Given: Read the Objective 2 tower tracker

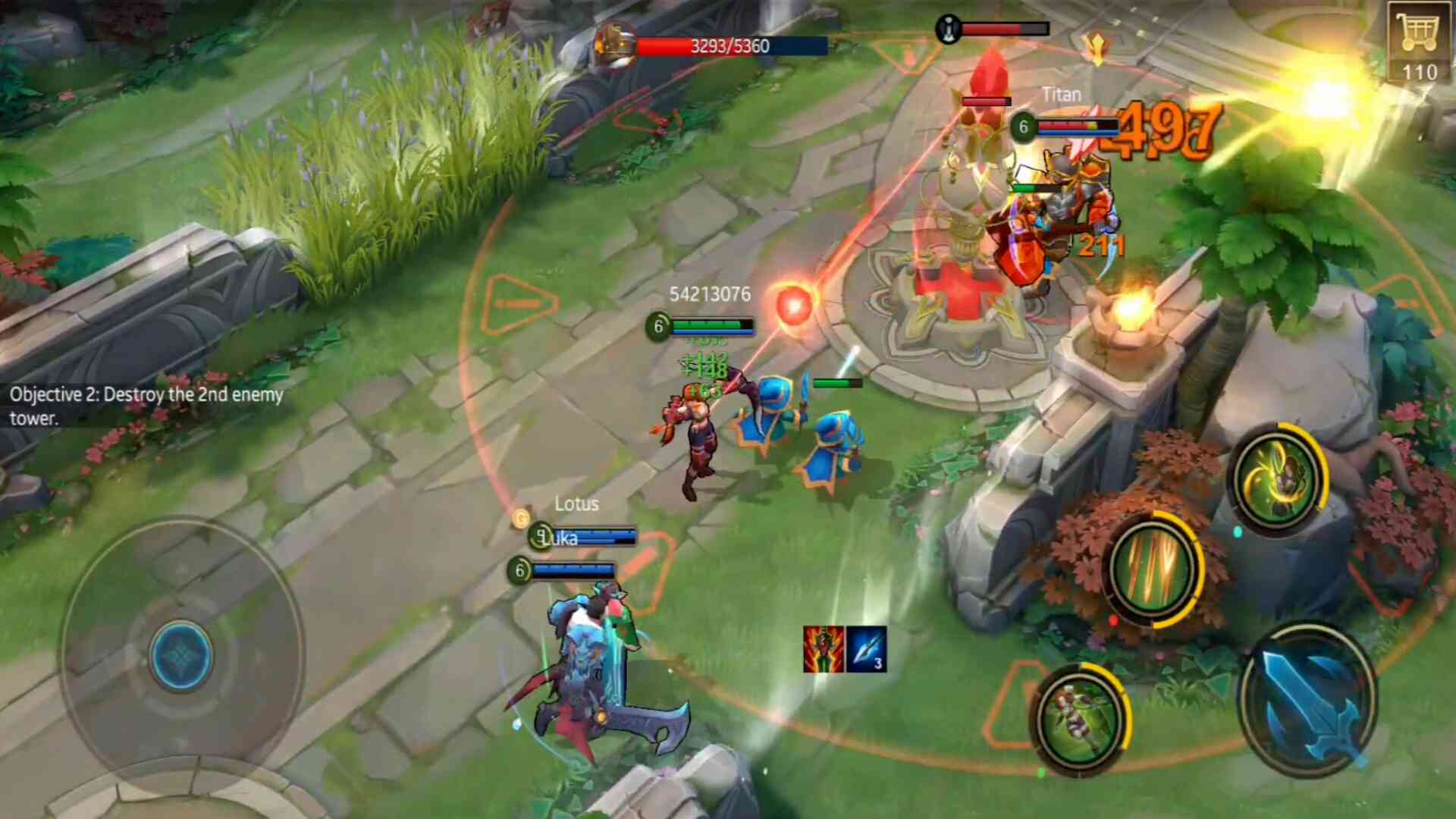Looking at the screenshot, I should pos(146,406).
